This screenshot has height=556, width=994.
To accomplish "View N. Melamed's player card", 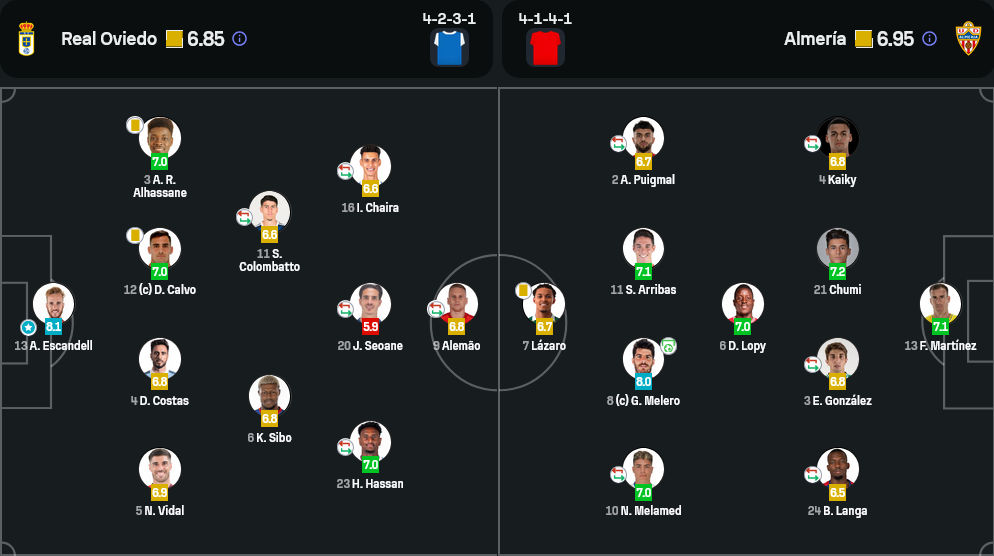I will pyautogui.click(x=643, y=470).
